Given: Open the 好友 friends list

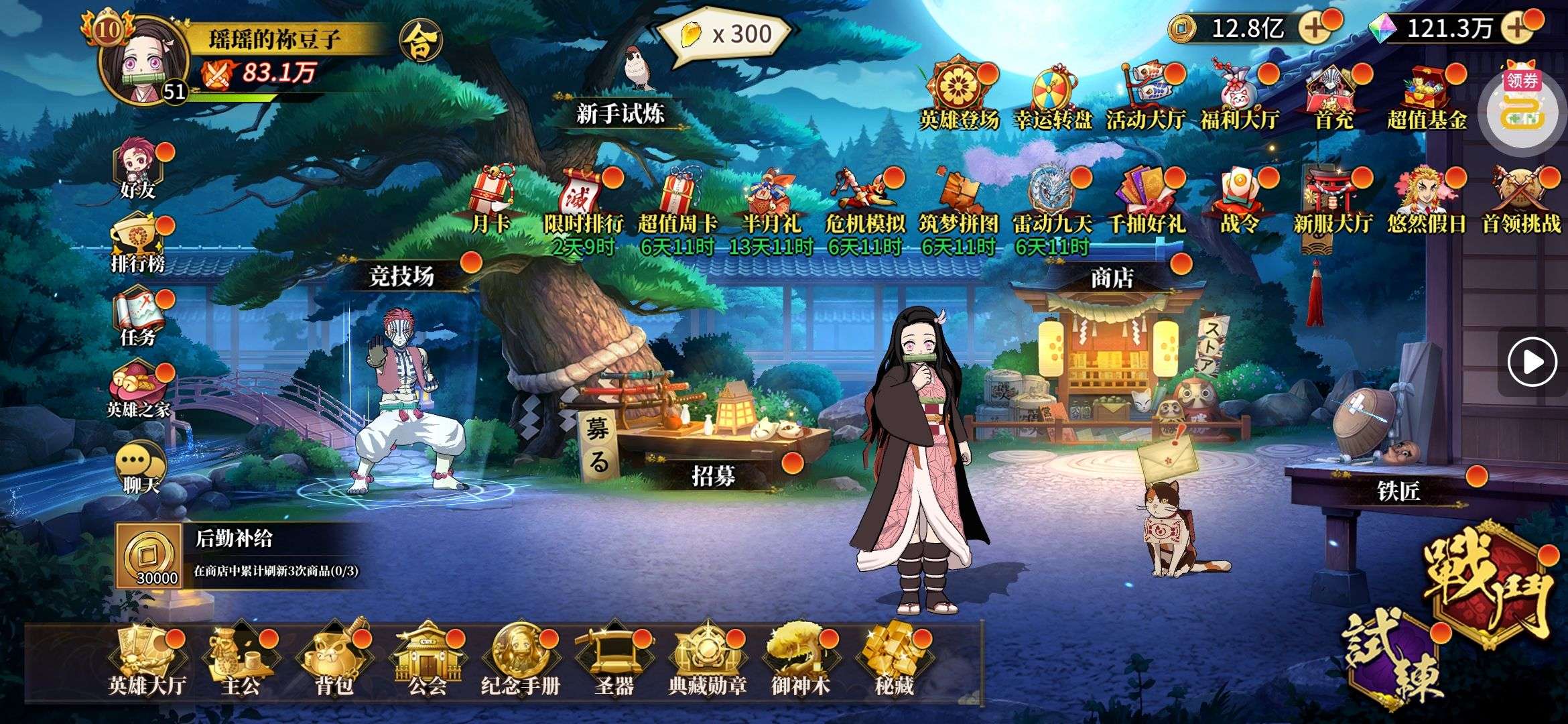Looking at the screenshot, I should click(x=139, y=171).
